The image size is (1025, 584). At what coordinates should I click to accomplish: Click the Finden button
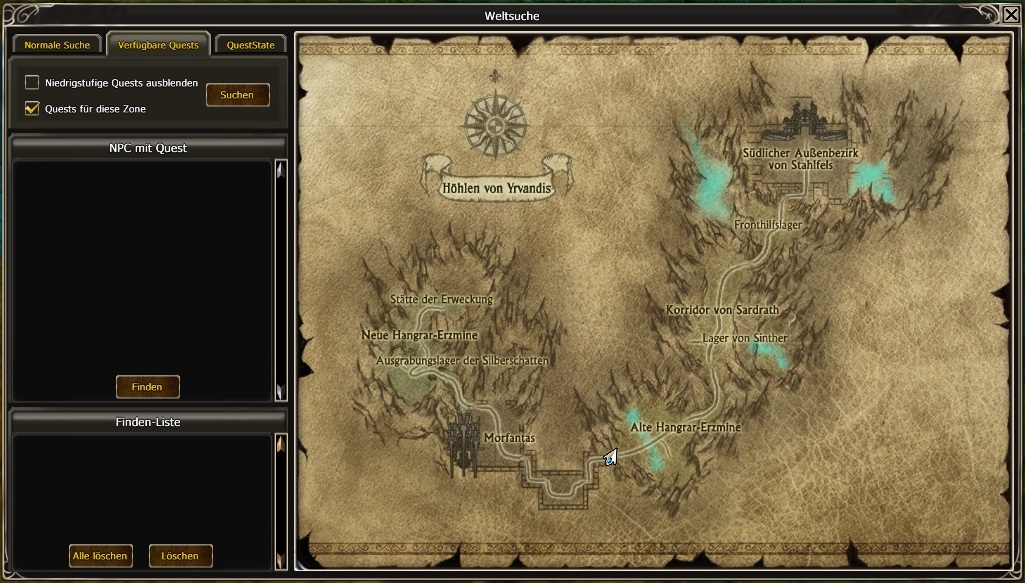147,386
